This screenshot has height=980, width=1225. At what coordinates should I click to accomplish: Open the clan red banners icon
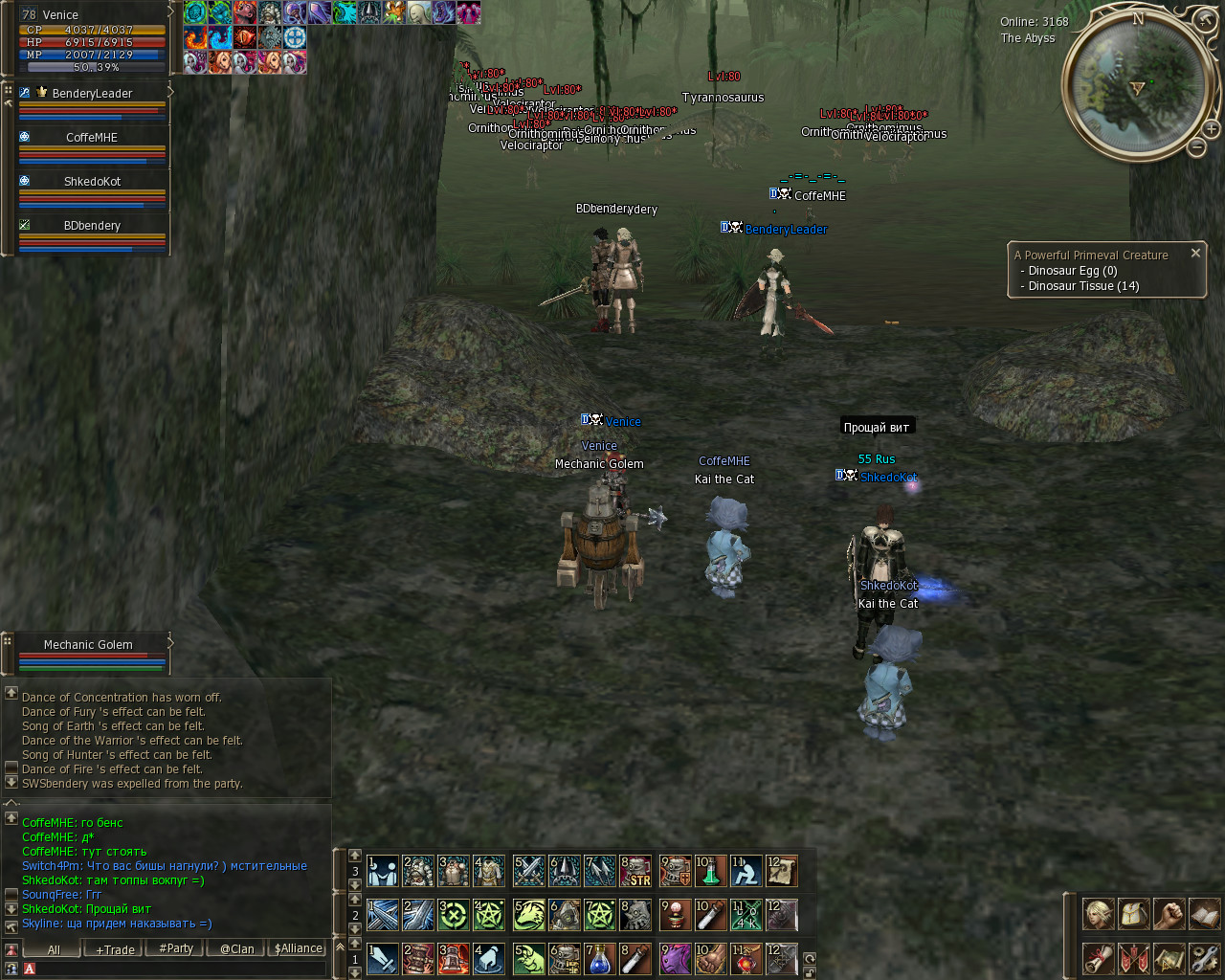[x=1133, y=958]
